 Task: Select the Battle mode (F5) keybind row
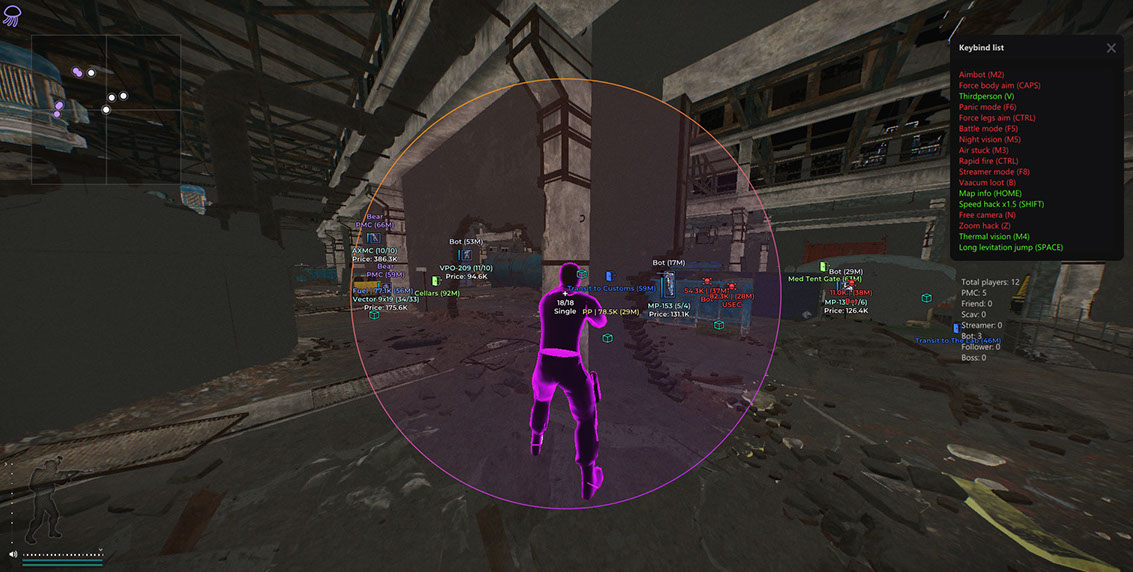coord(988,128)
